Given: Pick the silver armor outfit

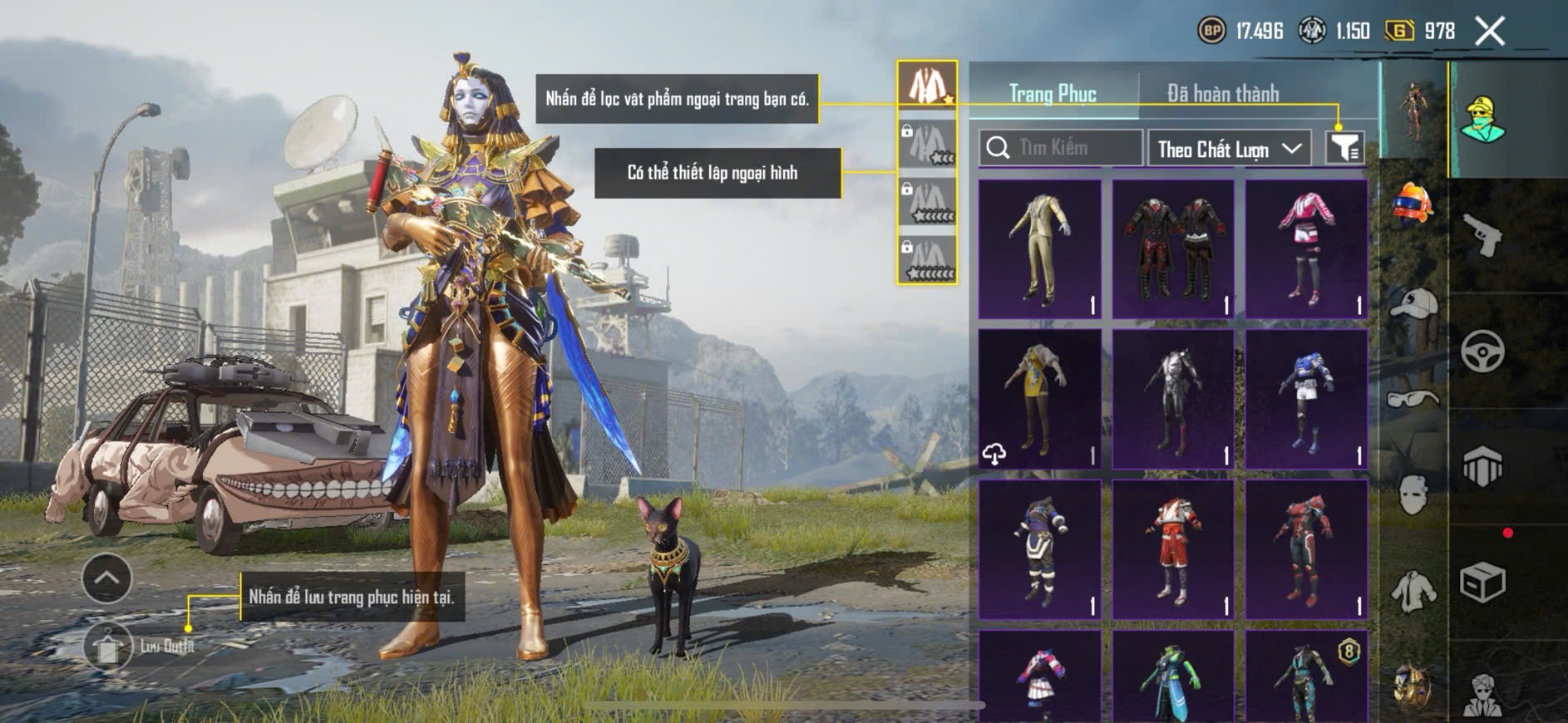Looking at the screenshot, I should pos(1173,399).
